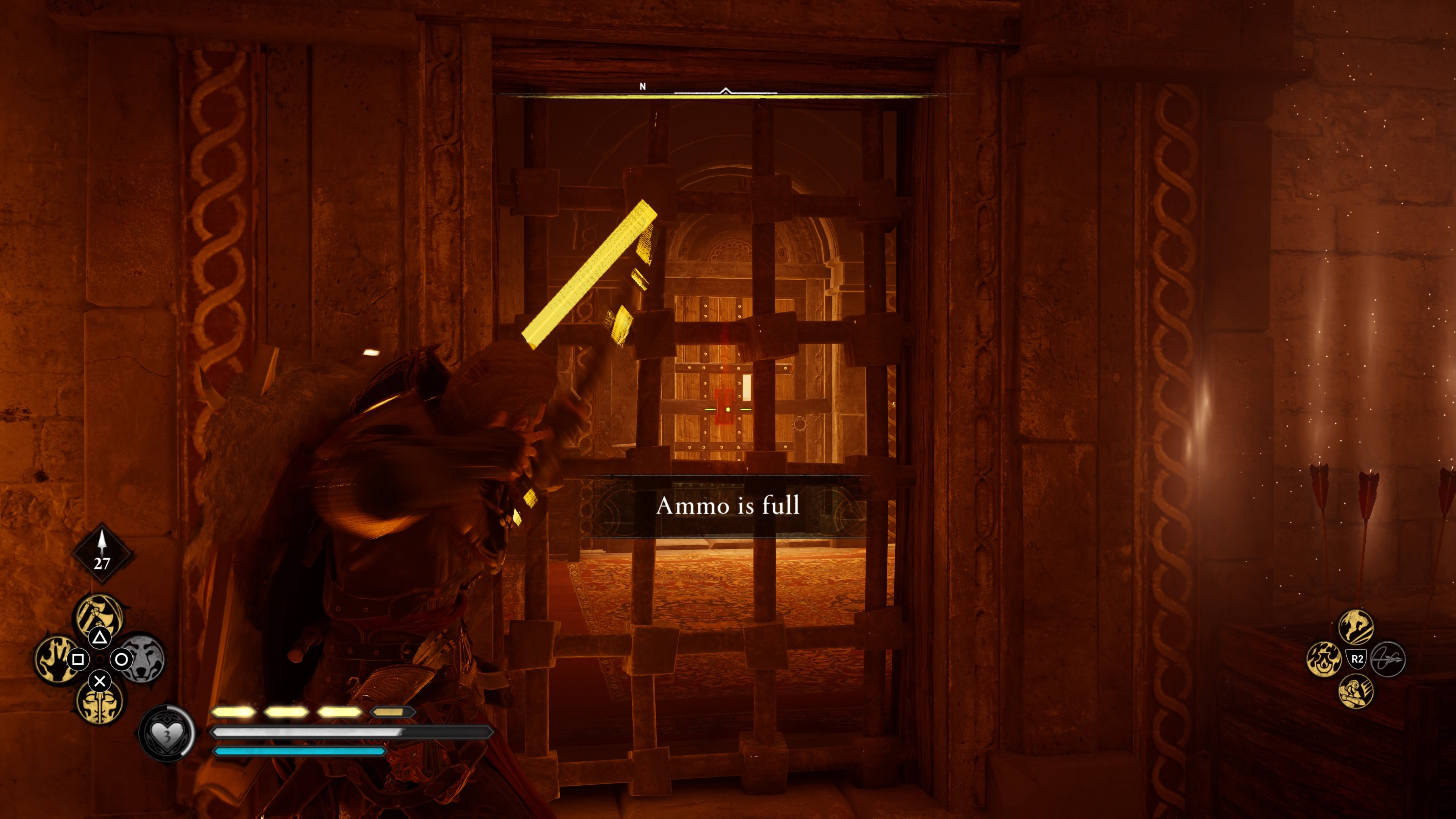Select the horse mount ability icon

[1356, 628]
